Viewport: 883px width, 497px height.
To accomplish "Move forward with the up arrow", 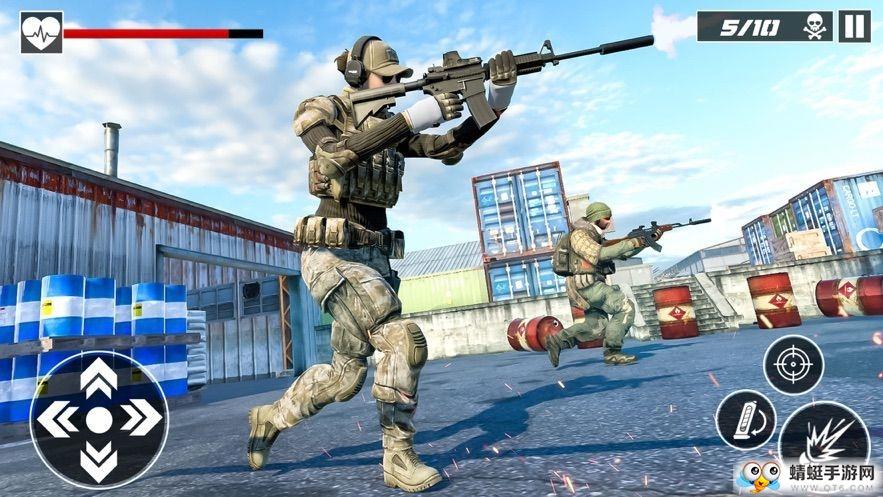I will coord(98,378).
